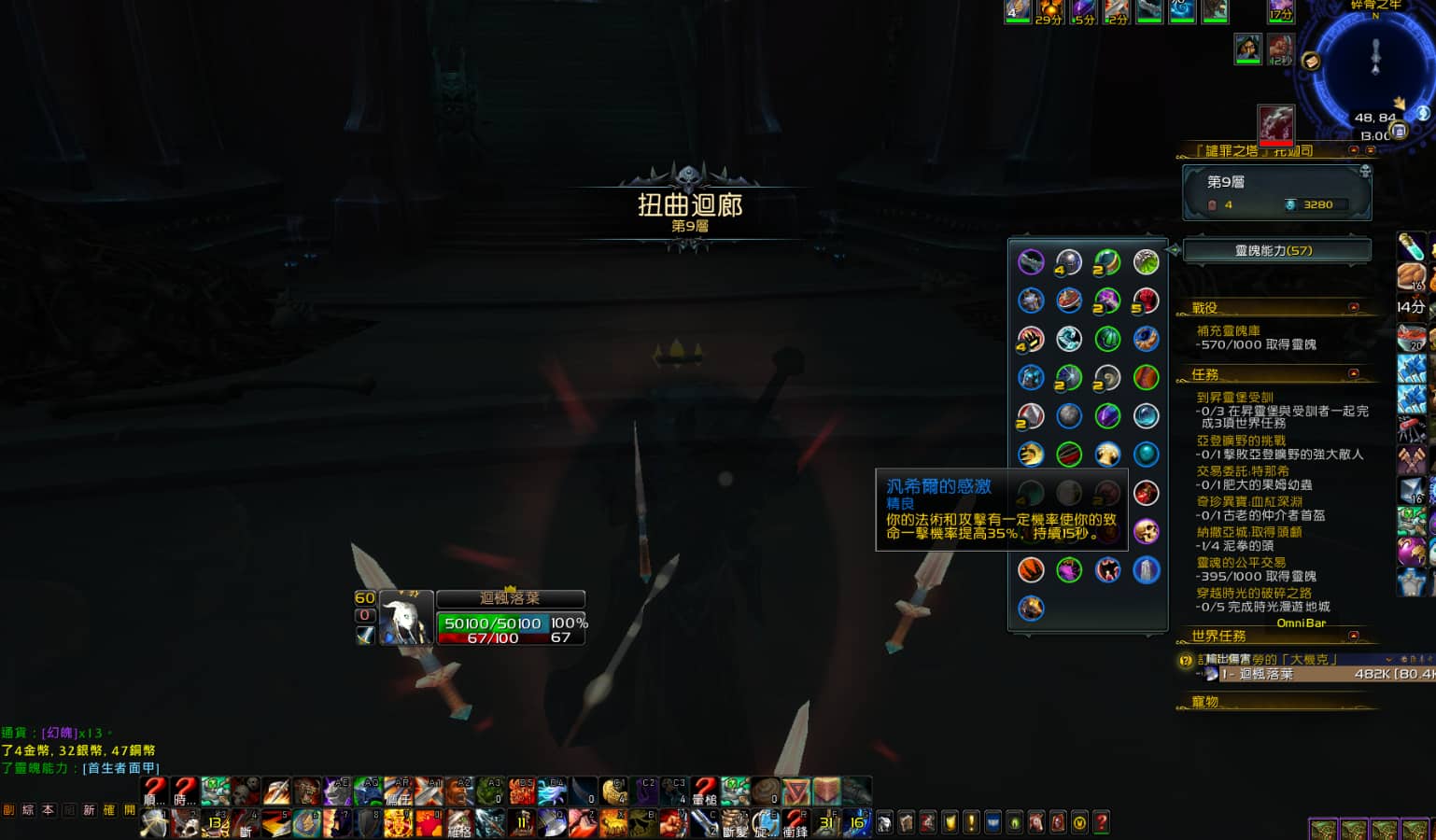Select the skull anima power icon
1436x840 pixels.
pos(1146,531)
